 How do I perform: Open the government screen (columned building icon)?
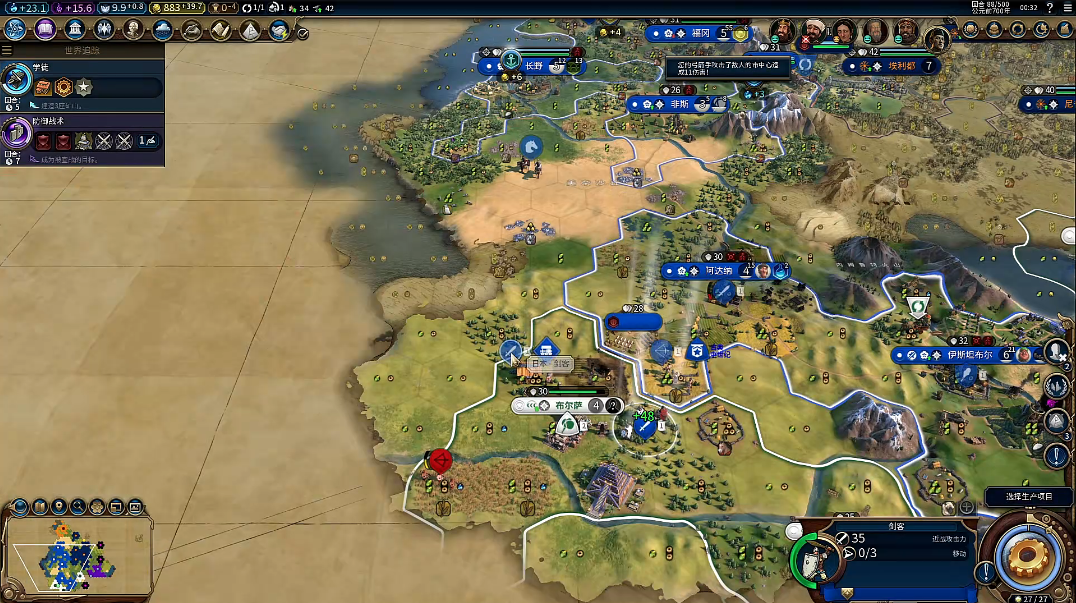[x=74, y=29]
